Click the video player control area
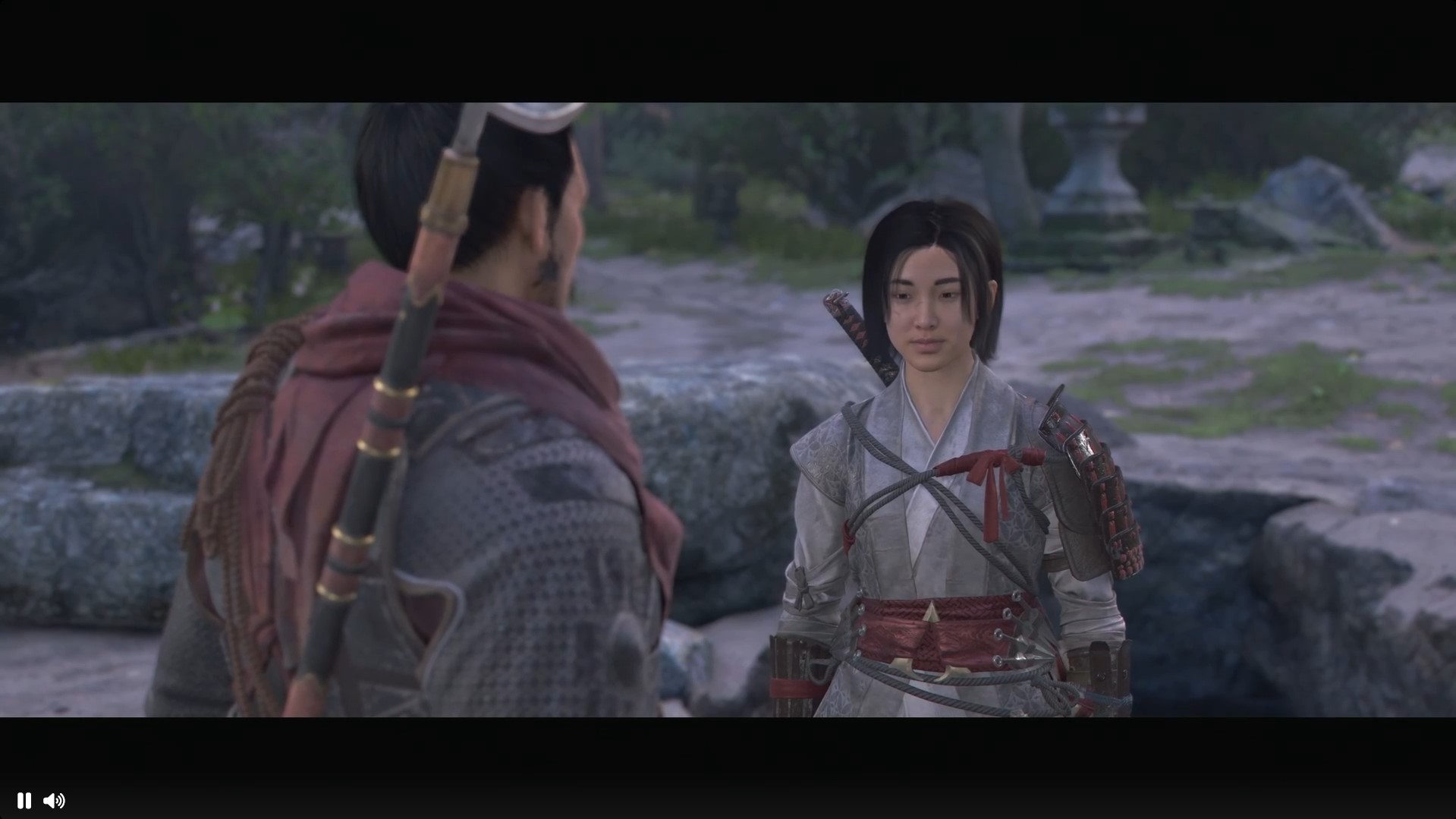This screenshot has width=1456, height=819. (728, 410)
